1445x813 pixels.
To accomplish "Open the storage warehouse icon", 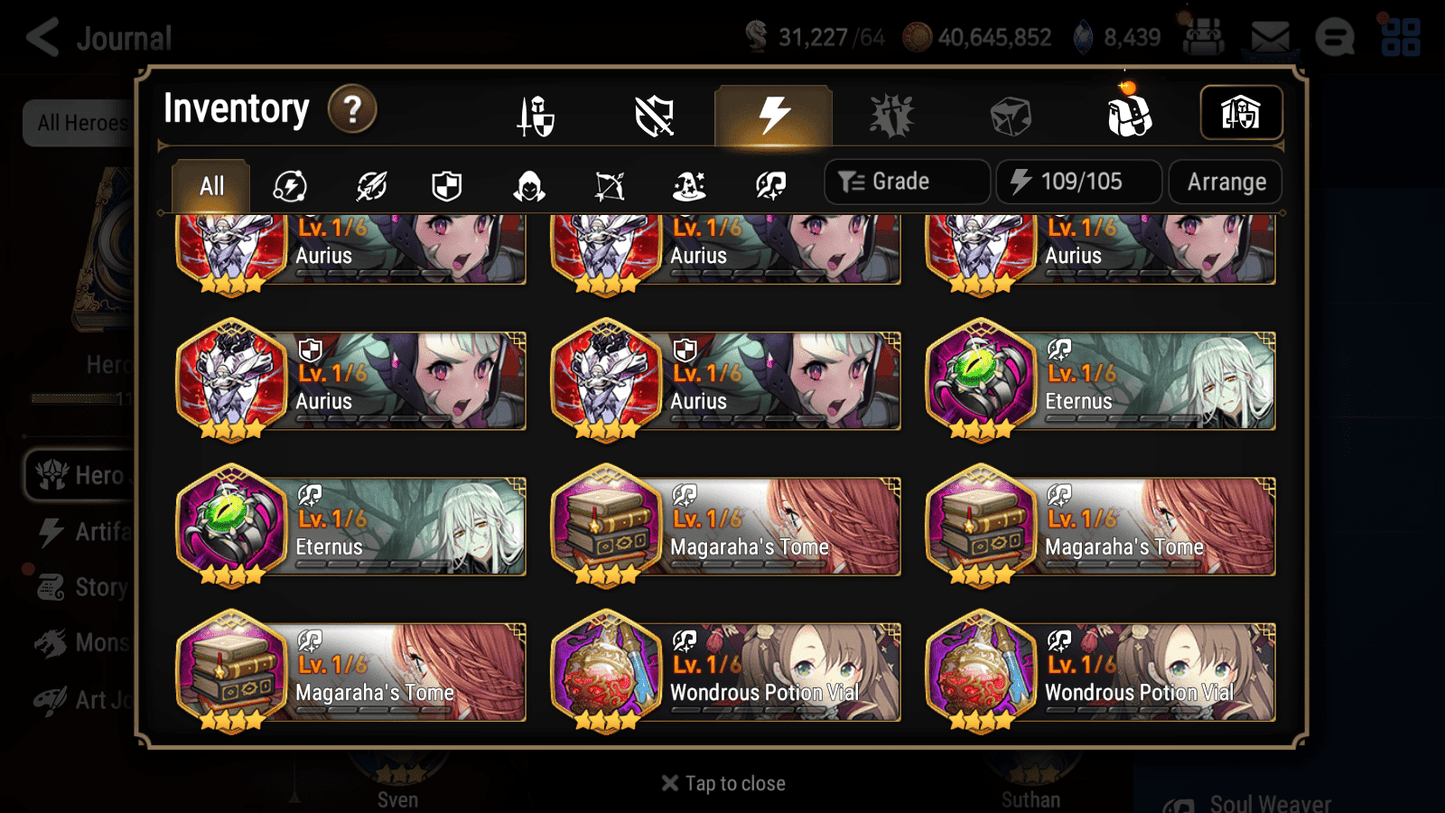I will [1241, 113].
